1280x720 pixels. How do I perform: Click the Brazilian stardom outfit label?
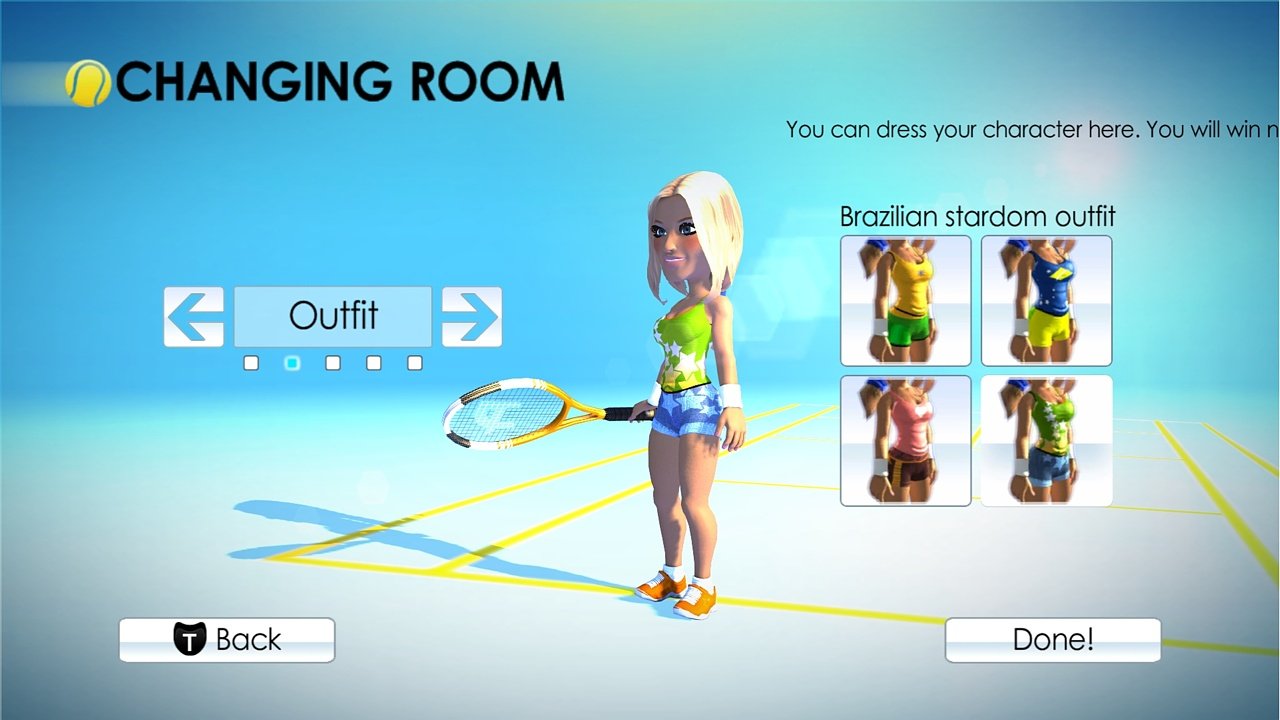point(978,217)
